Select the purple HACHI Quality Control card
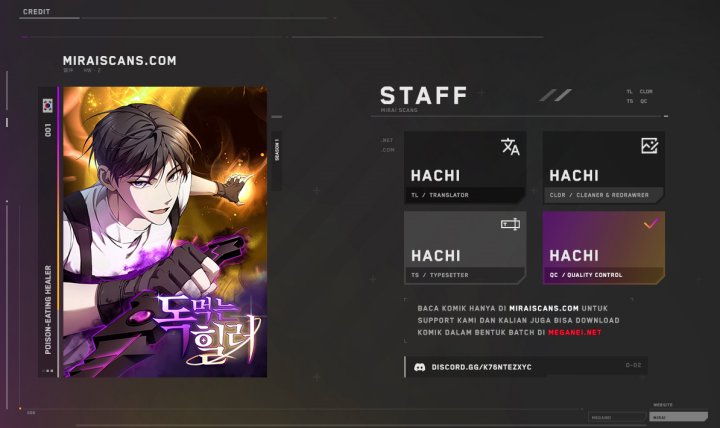This screenshot has width=720, height=428. tap(603, 247)
